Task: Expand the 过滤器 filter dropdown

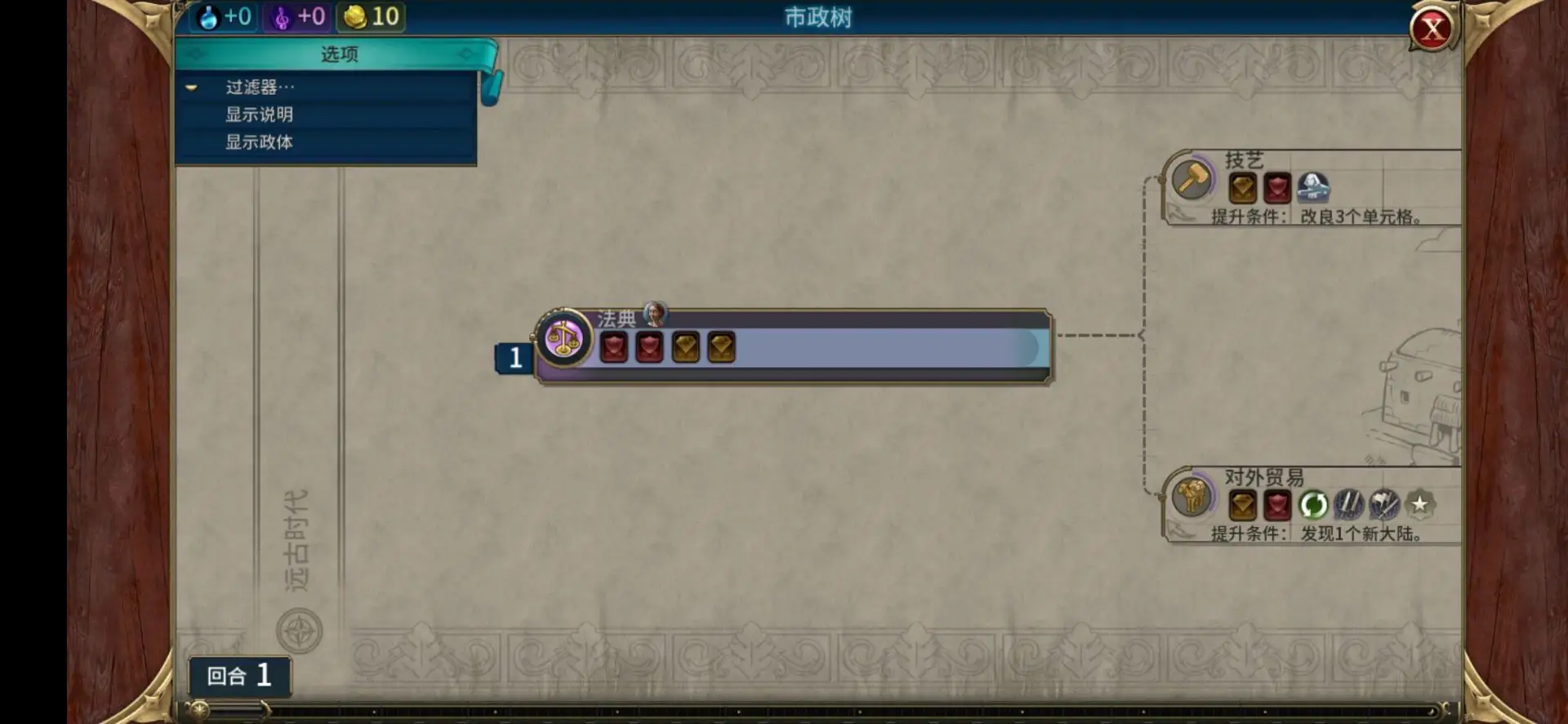Action: [260, 87]
